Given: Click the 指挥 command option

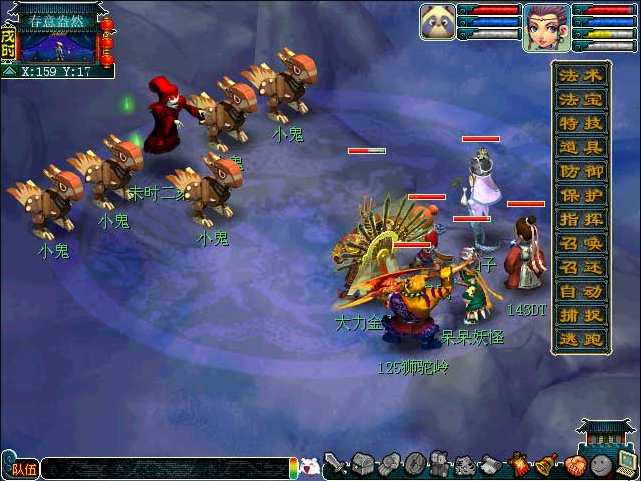Looking at the screenshot, I should pyautogui.click(x=581, y=220).
